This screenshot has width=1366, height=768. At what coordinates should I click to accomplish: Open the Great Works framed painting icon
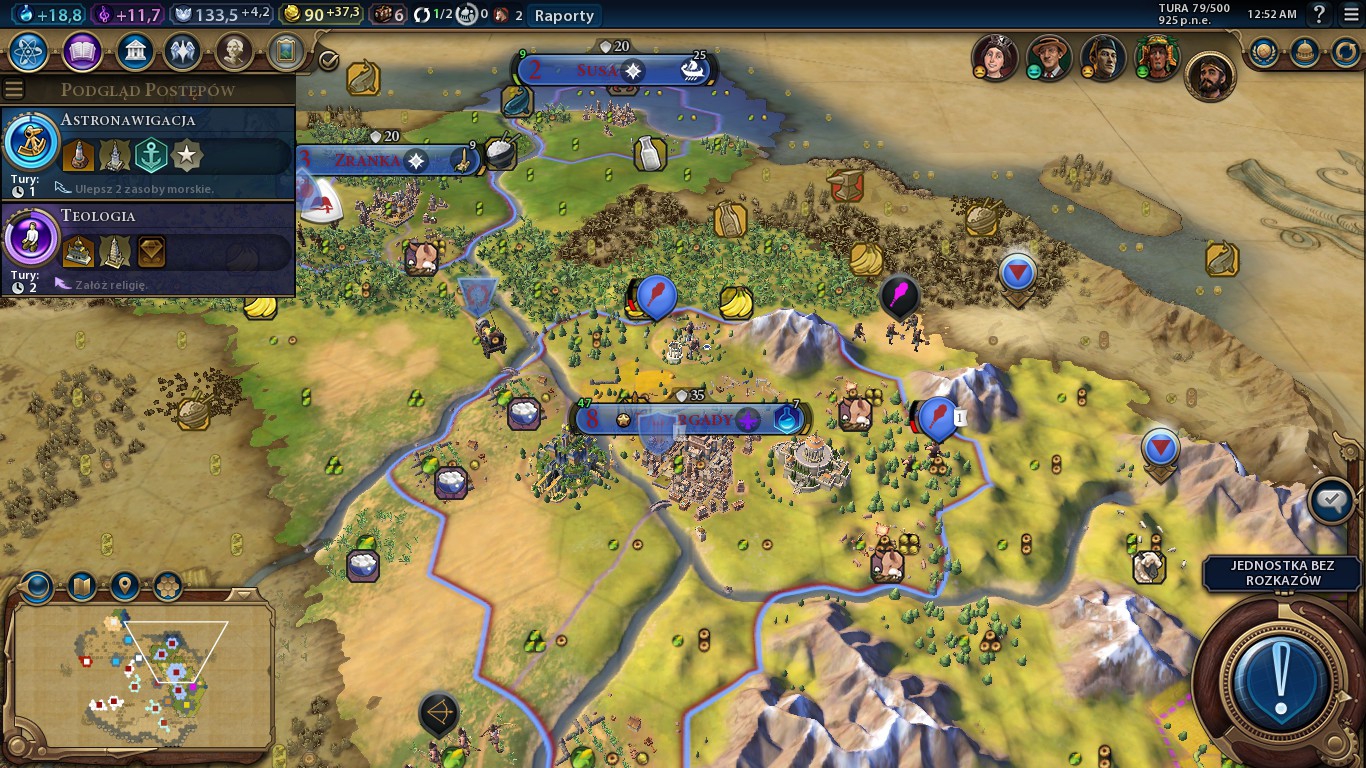[285, 50]
